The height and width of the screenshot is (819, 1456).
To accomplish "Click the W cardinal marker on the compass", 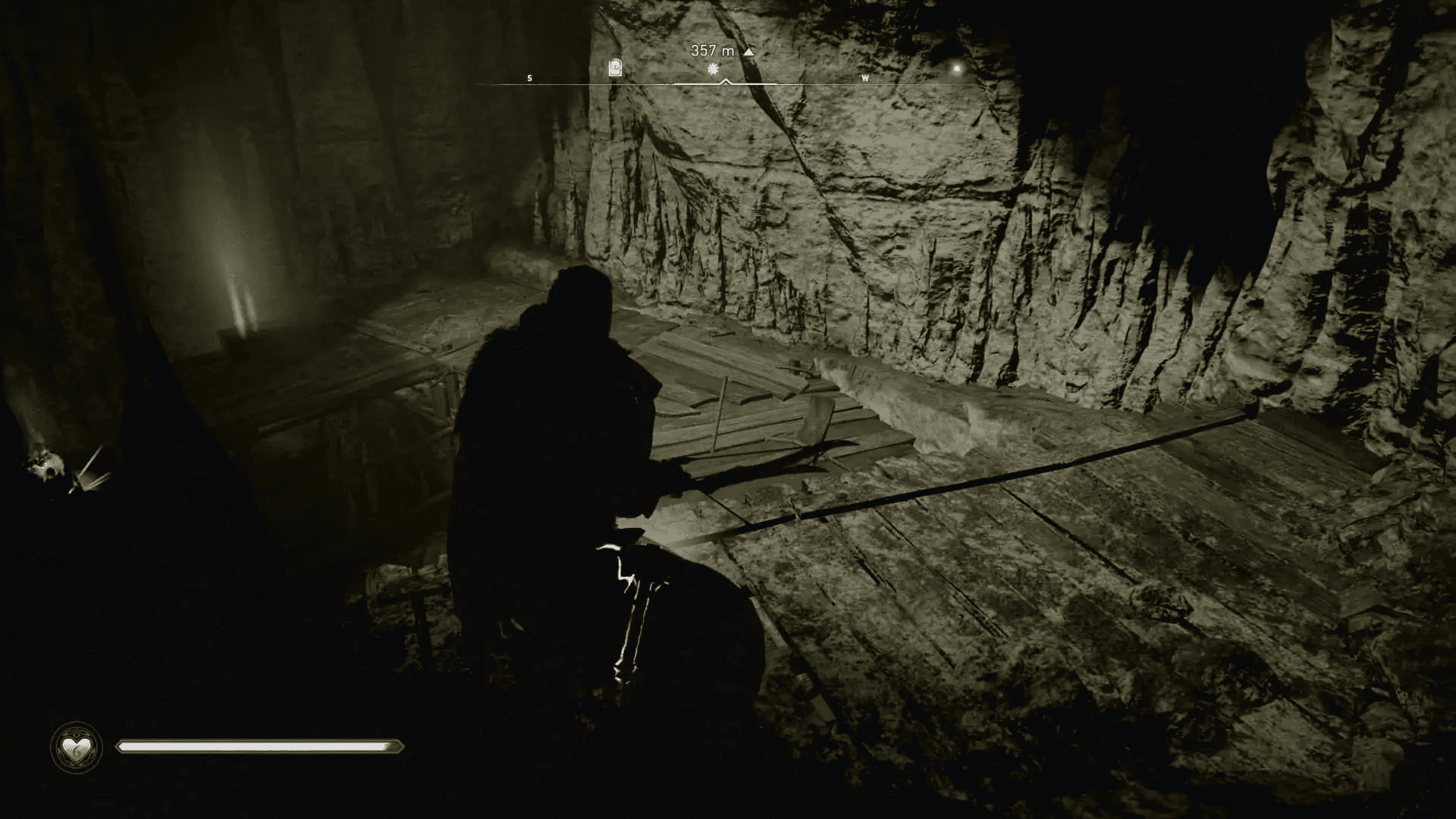I will point(867,77).
